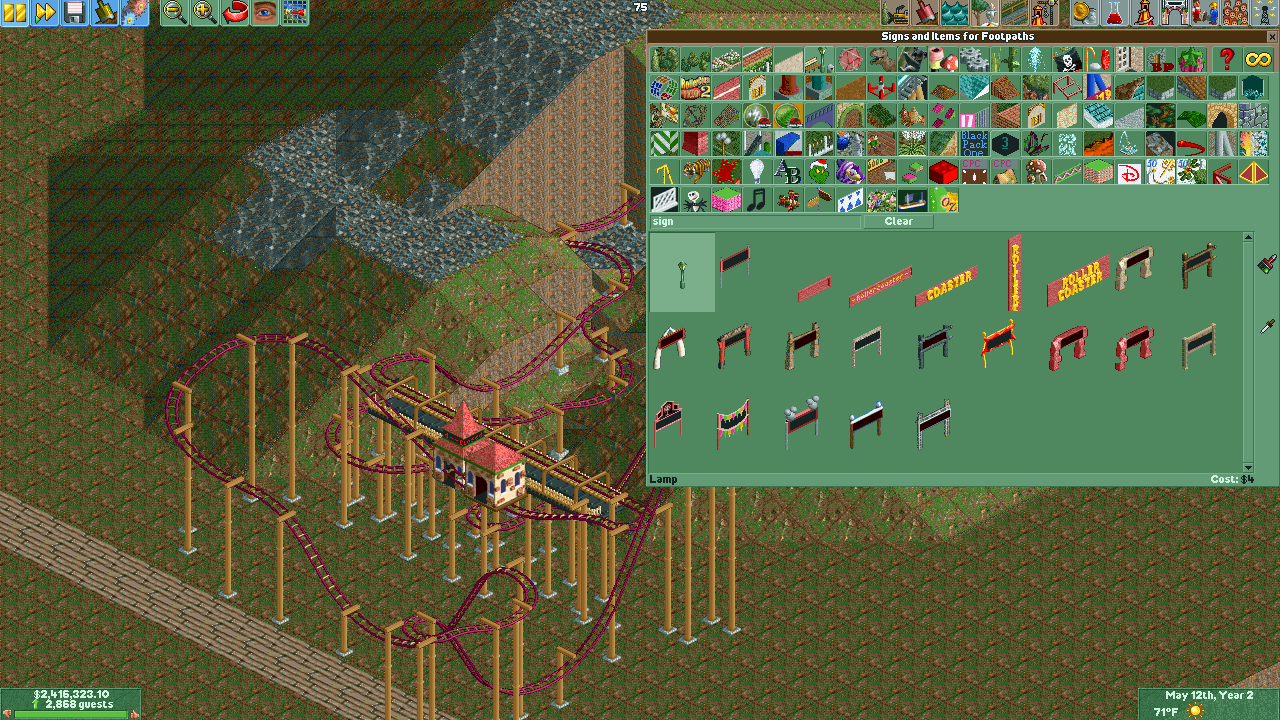
Task: Open the question mark scenery tab
Action: 1228,59
